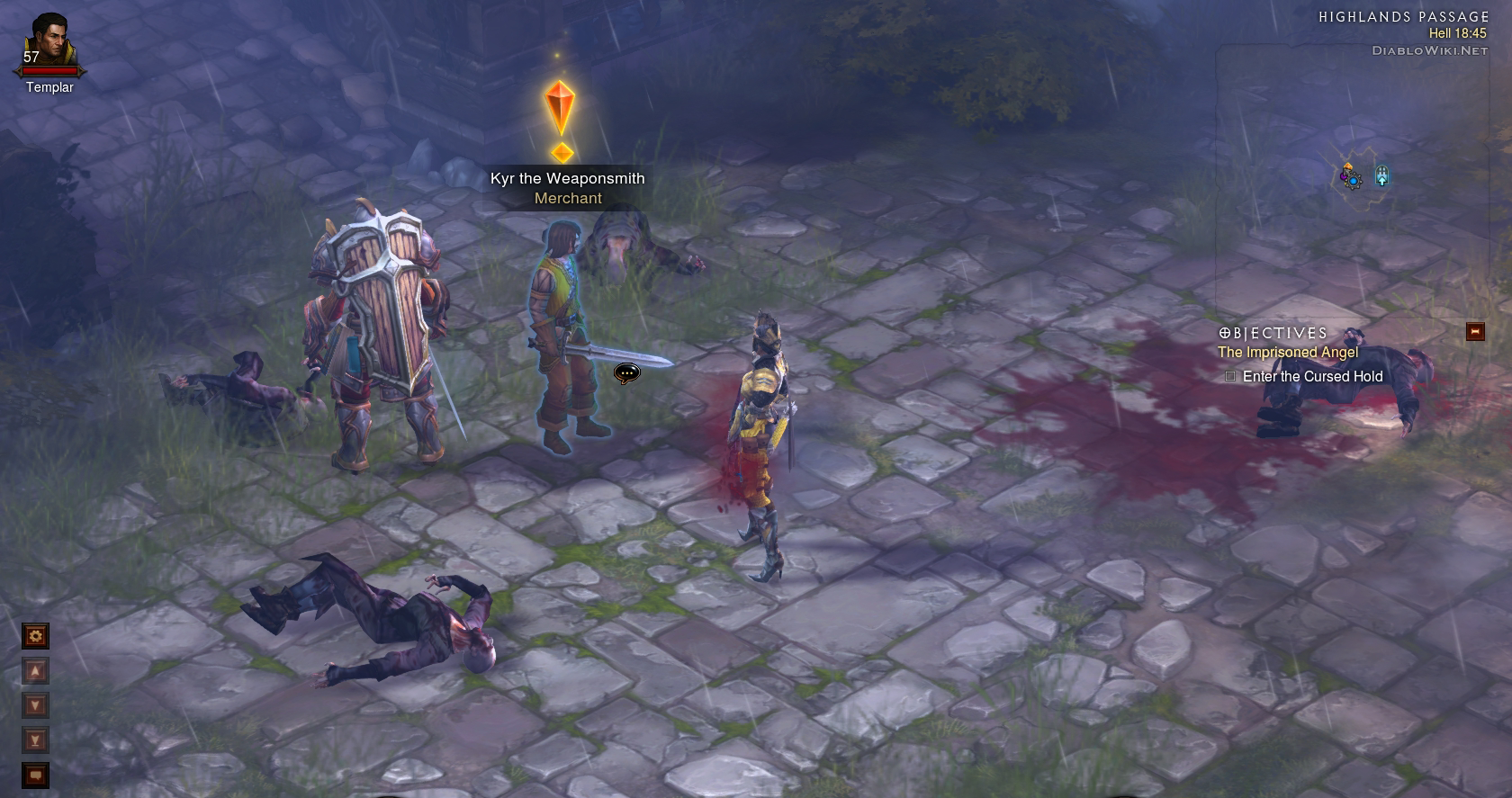
Task: Select the Kyr the Weaponsmith nameplate
Action: 567,178
